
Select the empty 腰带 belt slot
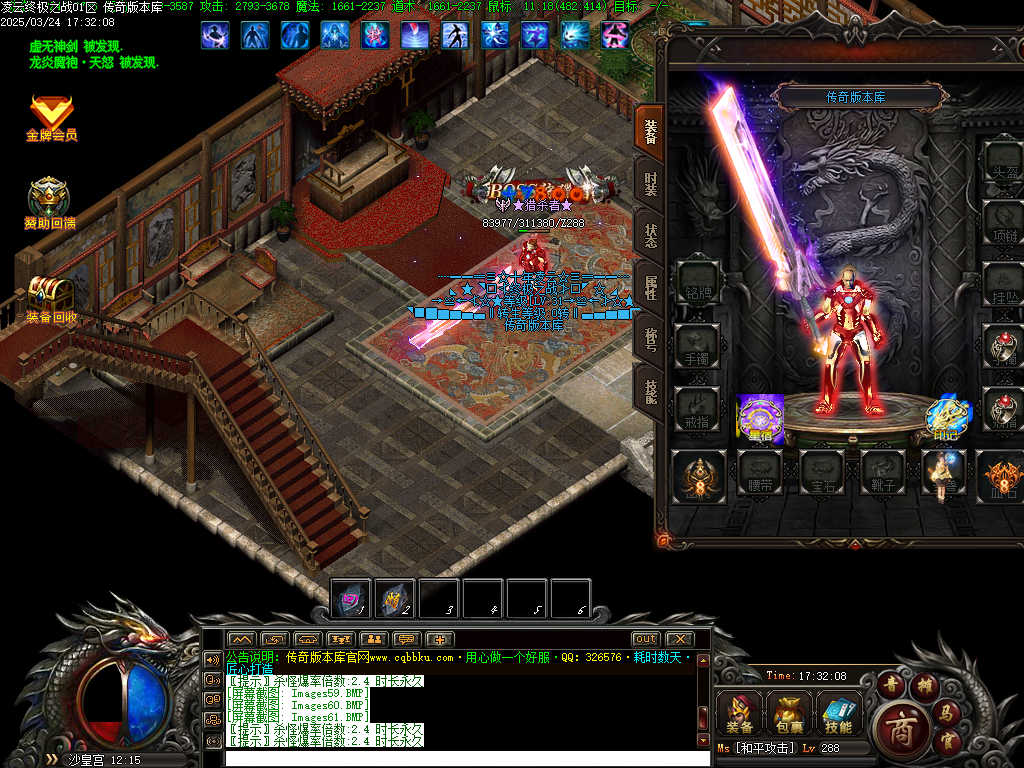760,473
